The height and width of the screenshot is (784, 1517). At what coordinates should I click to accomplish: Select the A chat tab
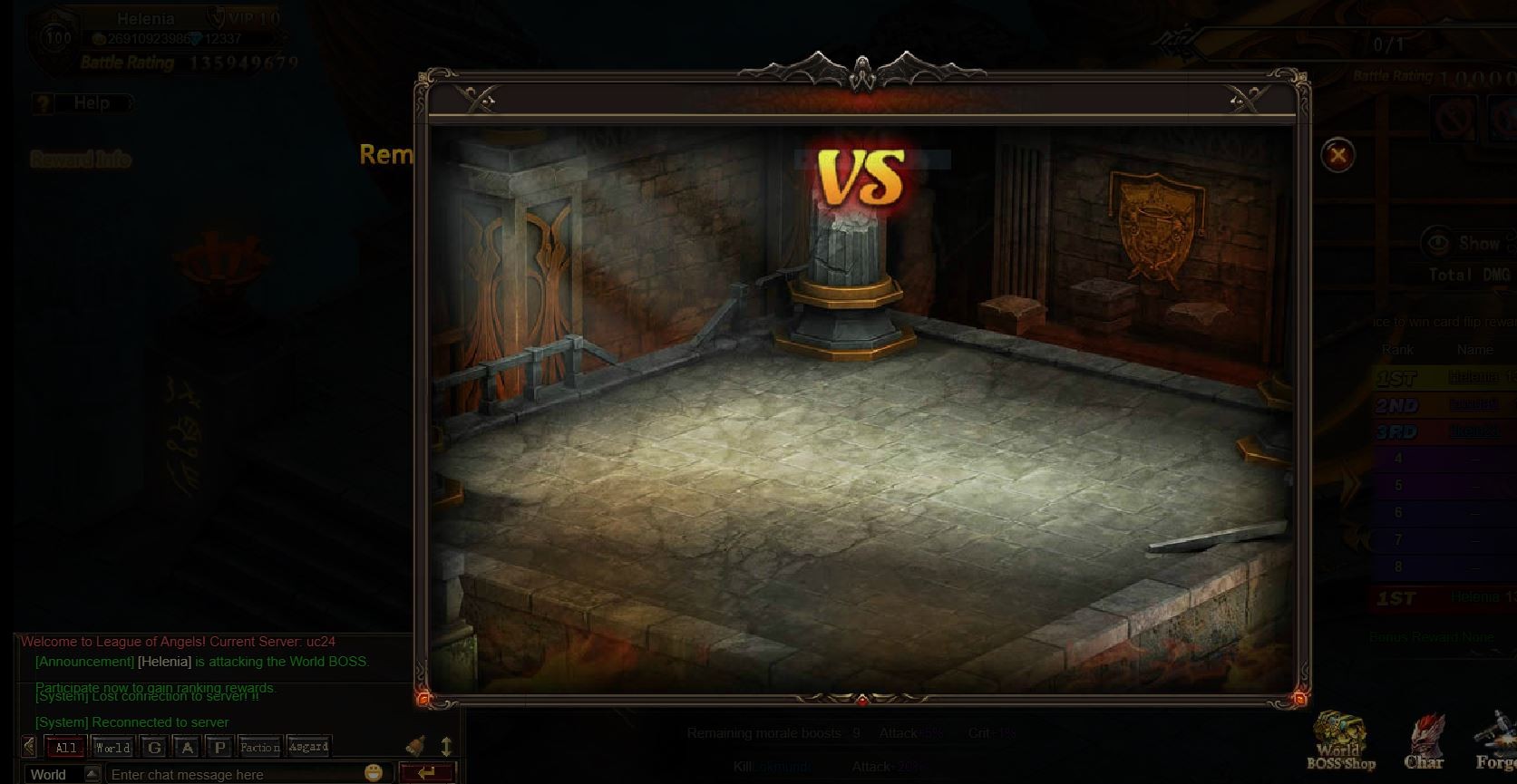(187, 748)
